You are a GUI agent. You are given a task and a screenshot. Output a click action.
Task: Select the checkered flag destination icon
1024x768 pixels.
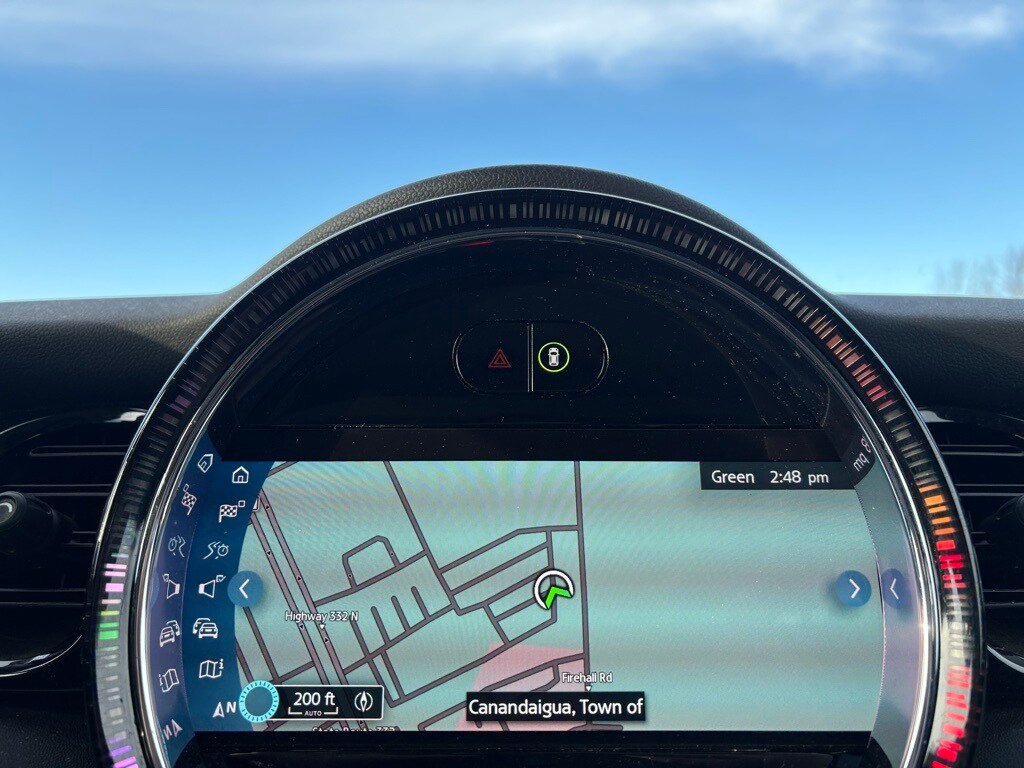[231, 512]
